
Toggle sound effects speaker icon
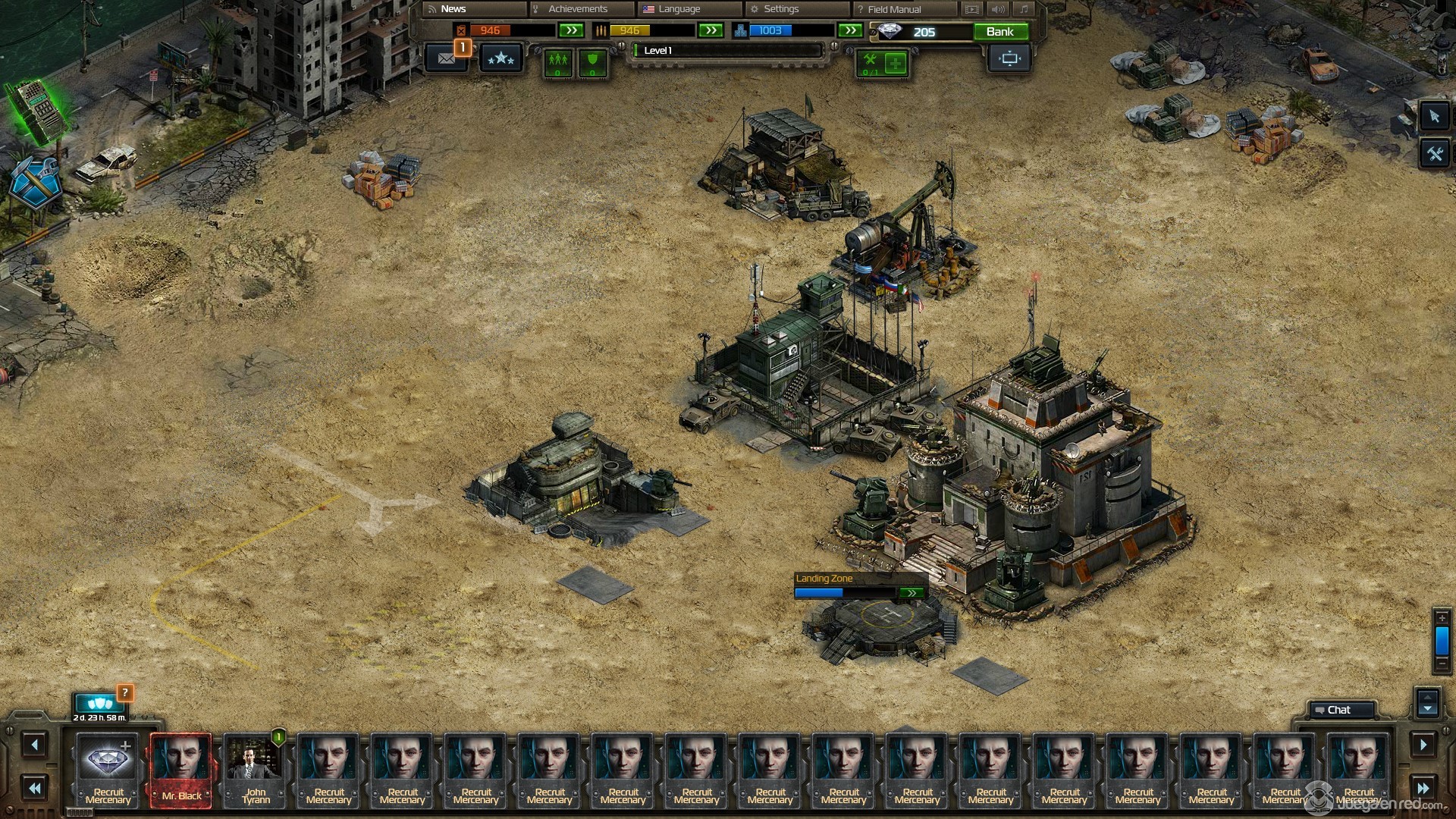(x=998, y=9)
